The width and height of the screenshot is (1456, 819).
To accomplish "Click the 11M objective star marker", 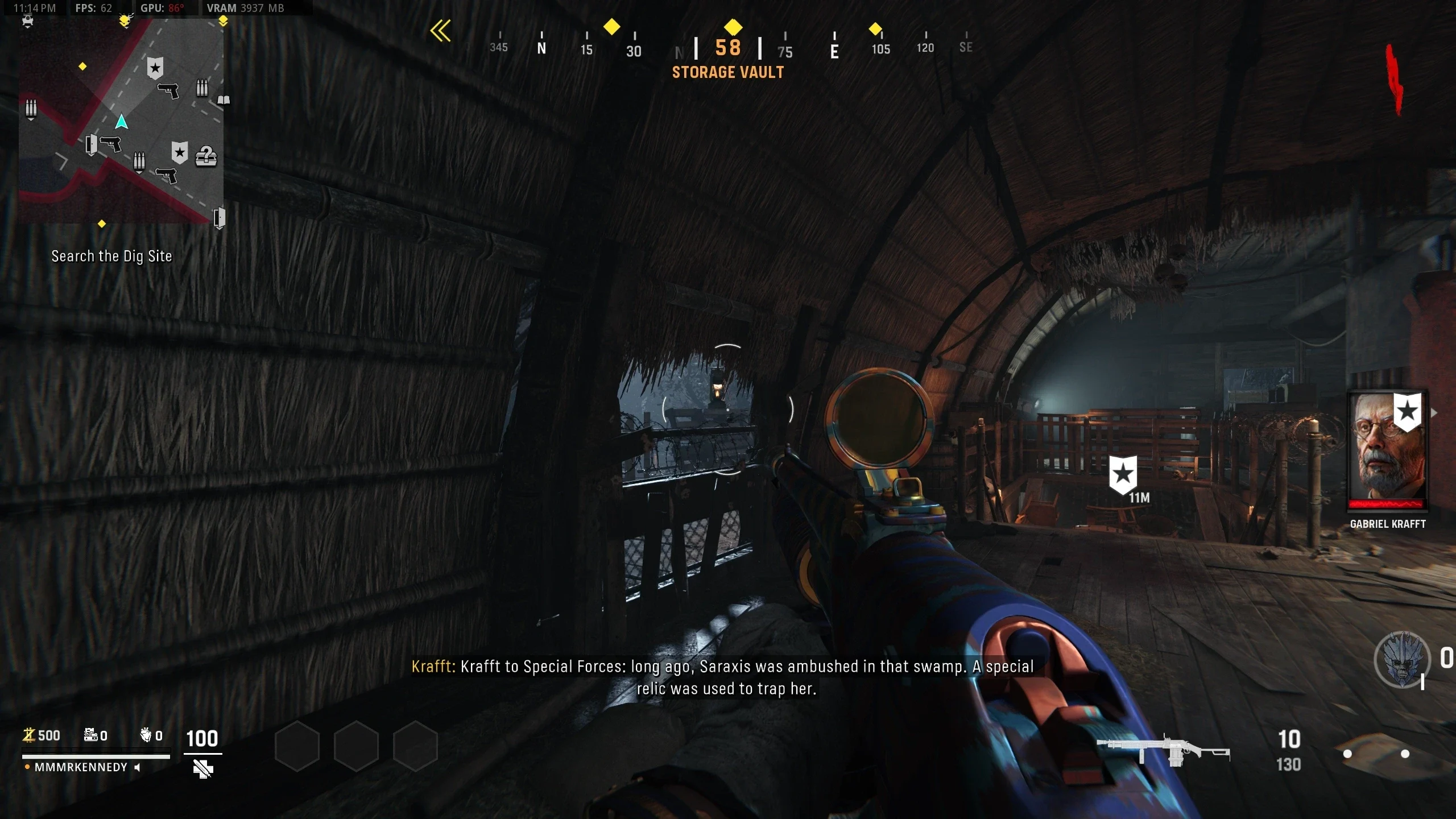I will [1123, 474].
